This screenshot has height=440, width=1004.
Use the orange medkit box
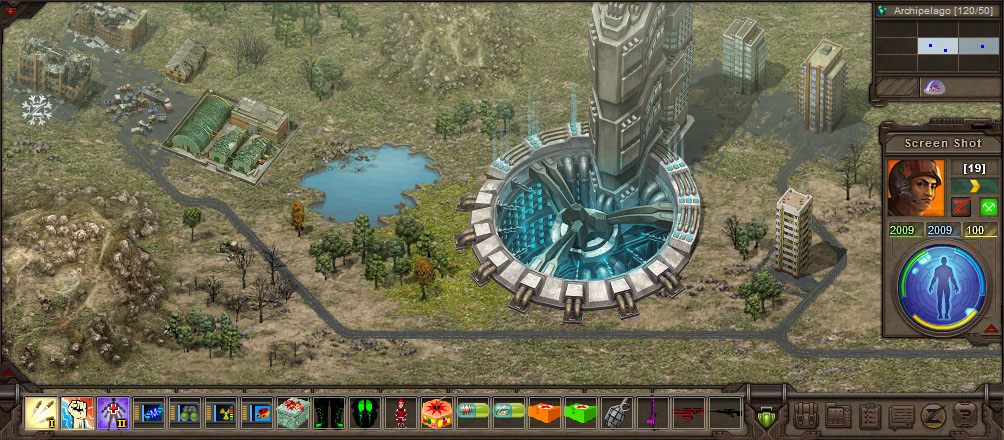point(544,412)
